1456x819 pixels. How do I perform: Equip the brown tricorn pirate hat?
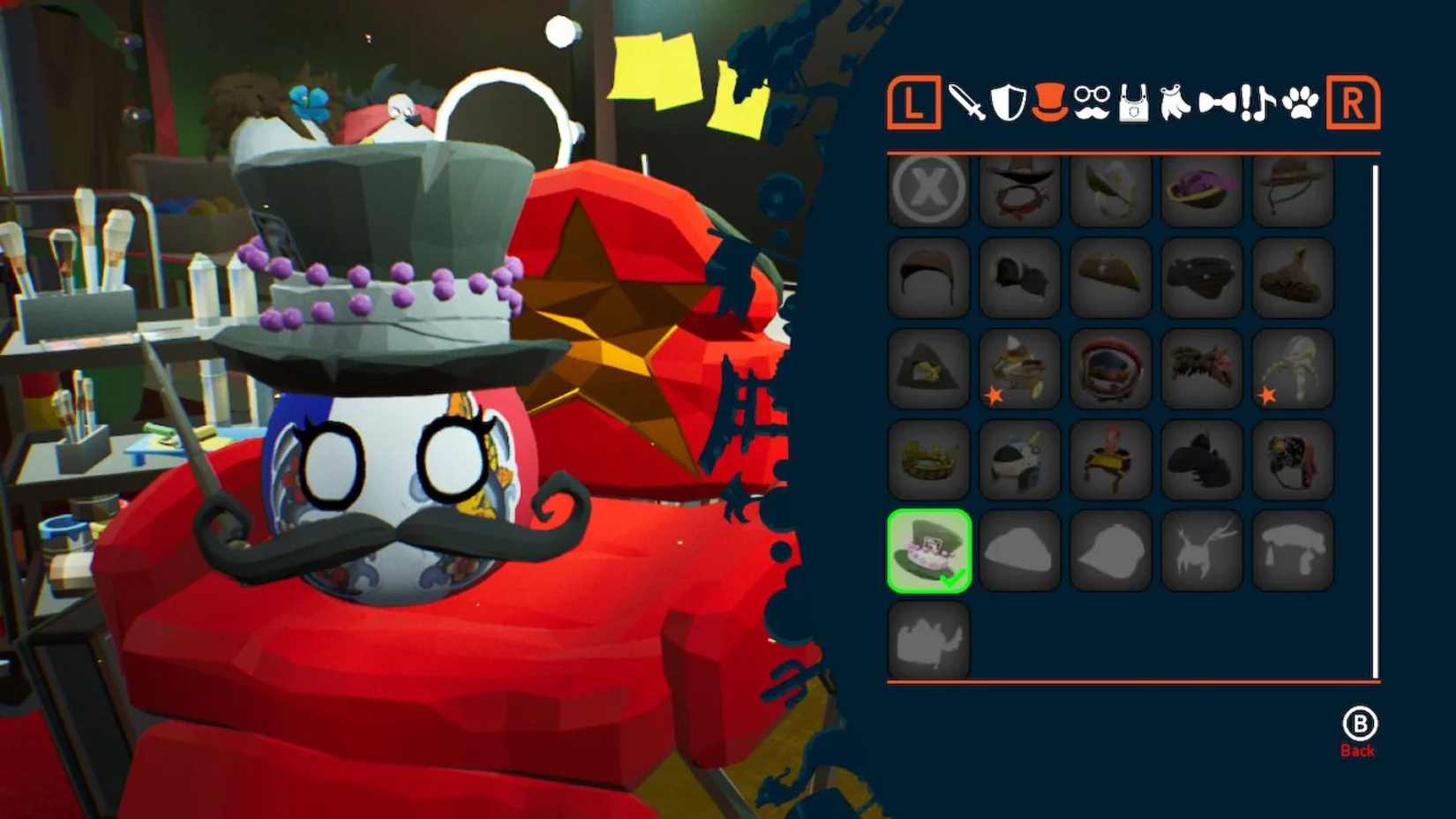click(1110, 278)
